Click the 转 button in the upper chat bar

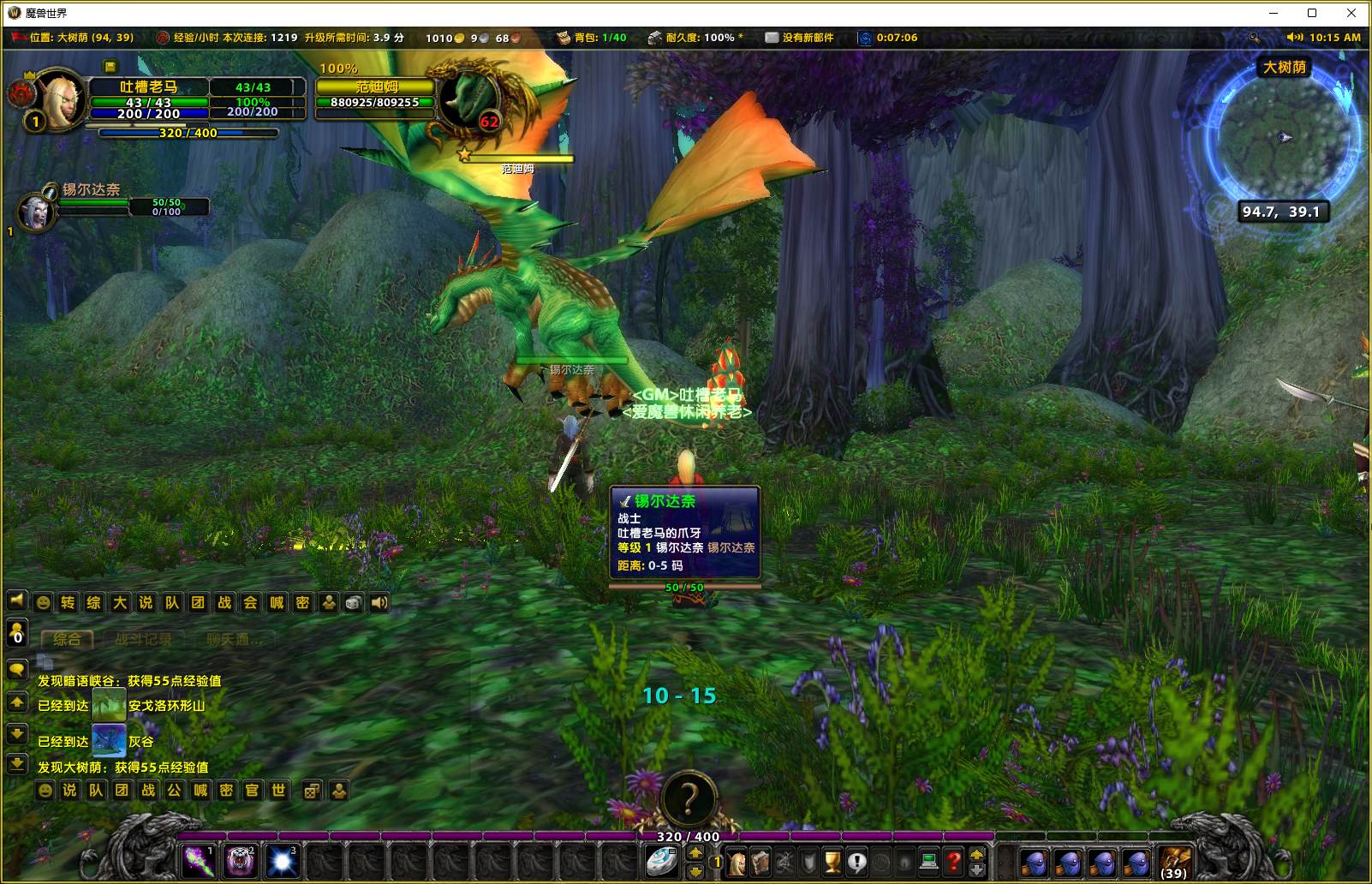coord(68,603)
